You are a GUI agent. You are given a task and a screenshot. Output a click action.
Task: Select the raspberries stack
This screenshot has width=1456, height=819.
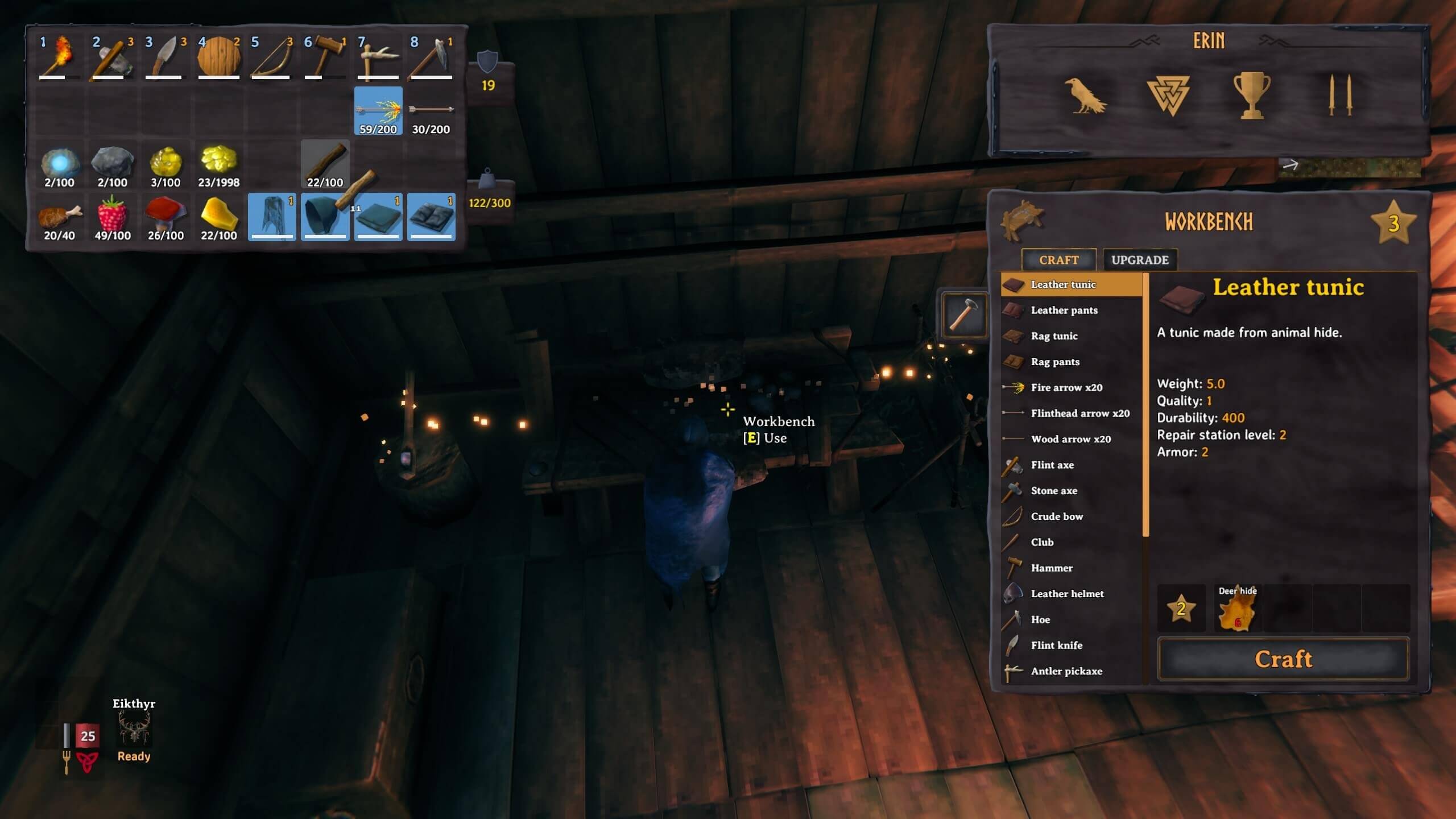[113, 217]
